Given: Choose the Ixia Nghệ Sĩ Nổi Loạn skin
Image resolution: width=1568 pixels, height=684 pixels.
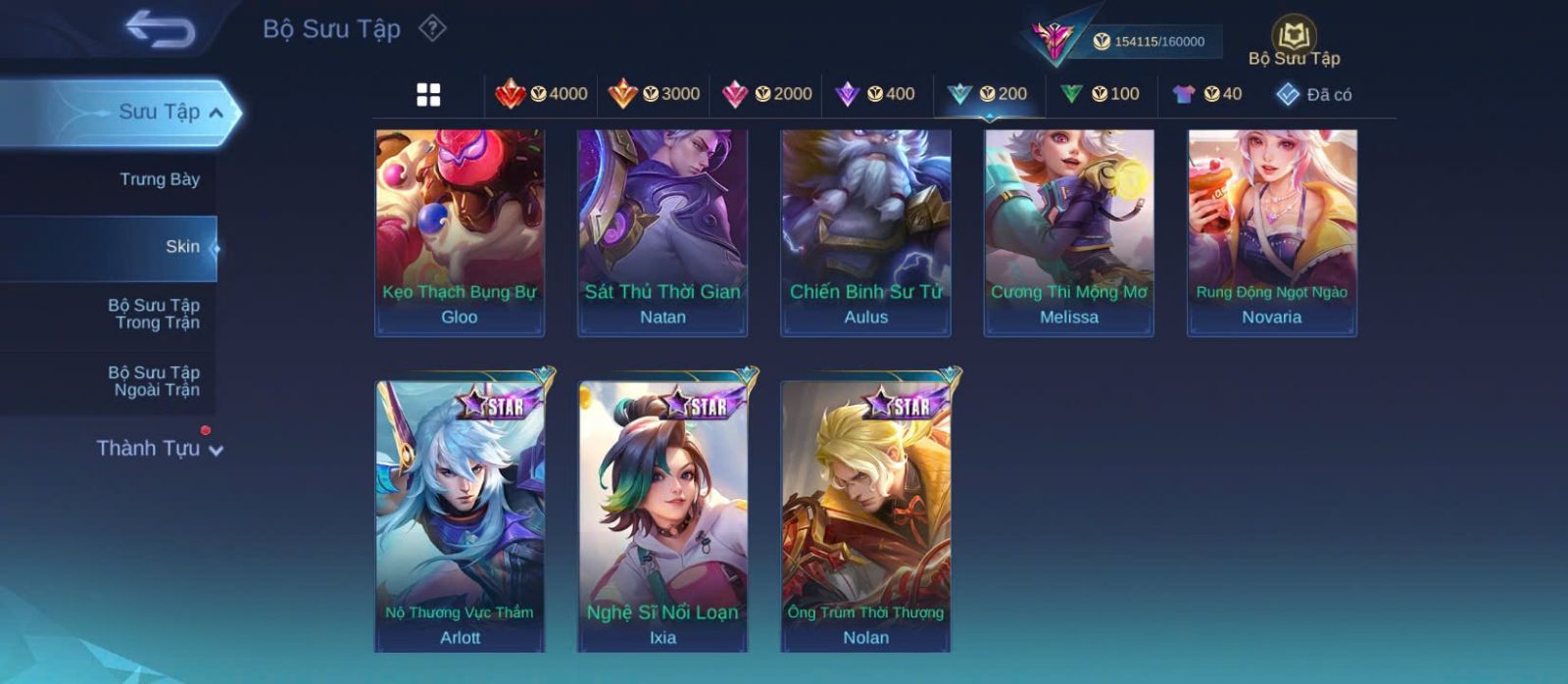Looking at the screenshot, I should point(662,514).
